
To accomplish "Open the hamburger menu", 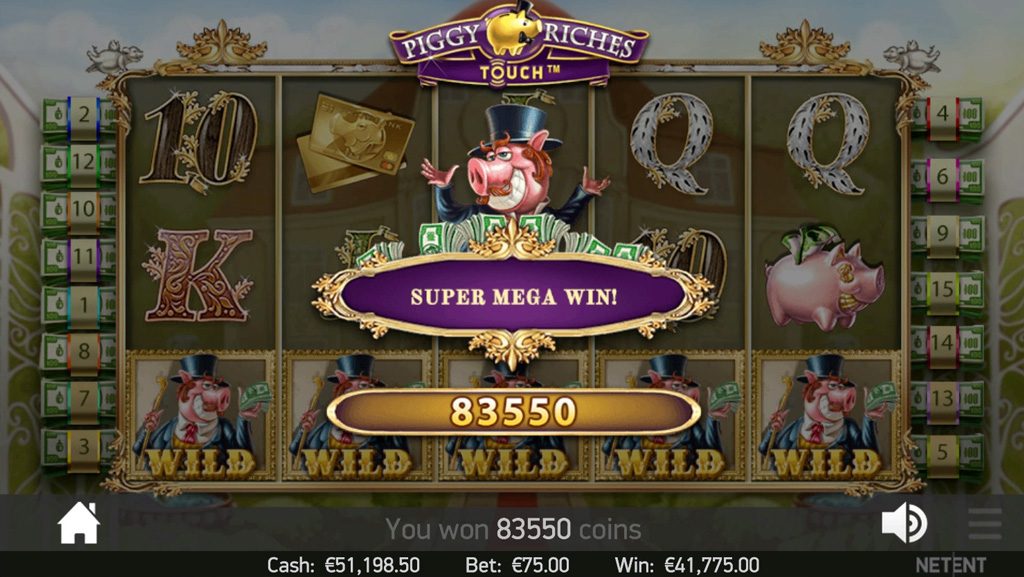I will 984,523.
